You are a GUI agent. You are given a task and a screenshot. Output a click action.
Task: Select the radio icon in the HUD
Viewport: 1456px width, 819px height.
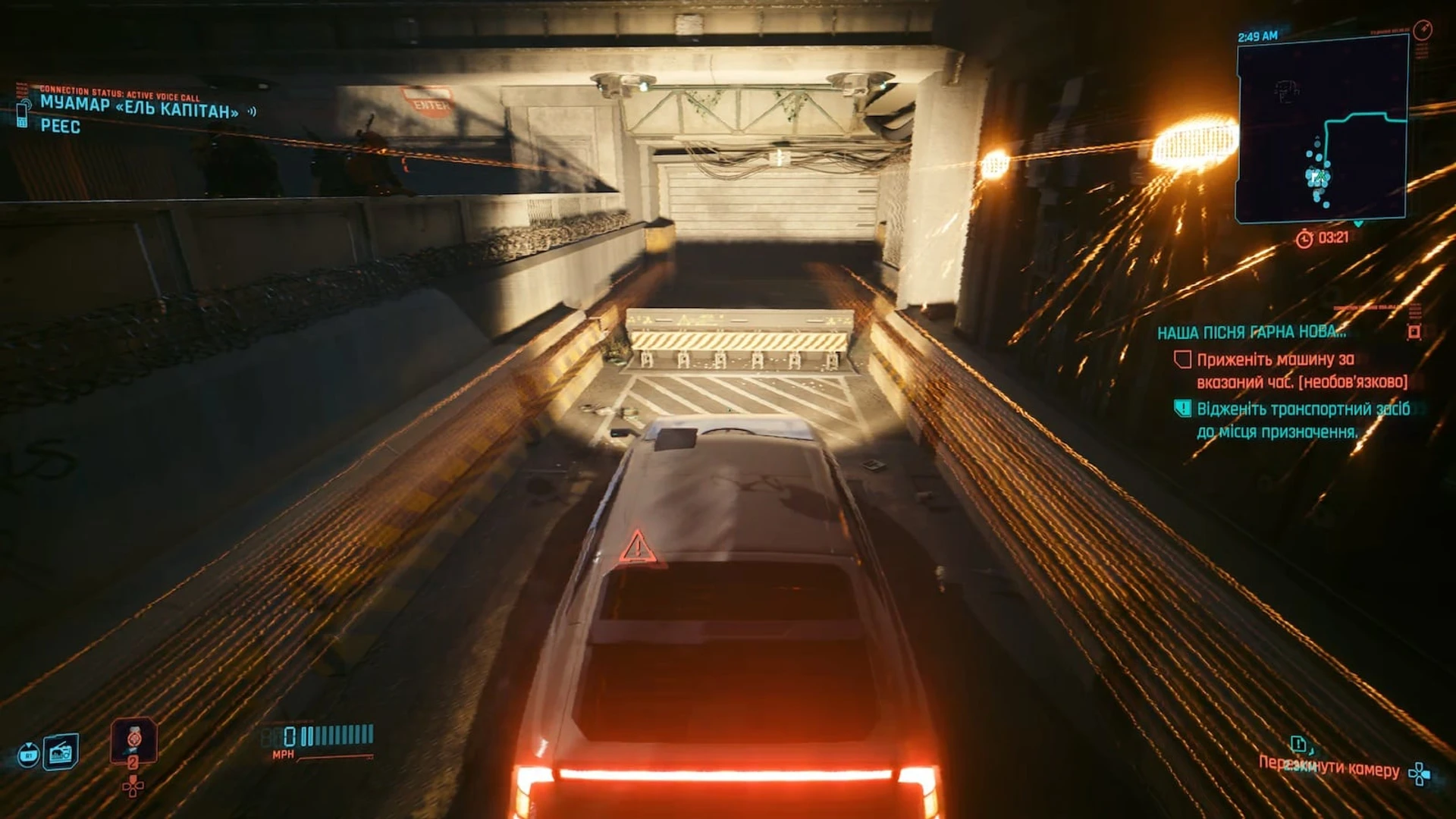[x=62, y=753]
